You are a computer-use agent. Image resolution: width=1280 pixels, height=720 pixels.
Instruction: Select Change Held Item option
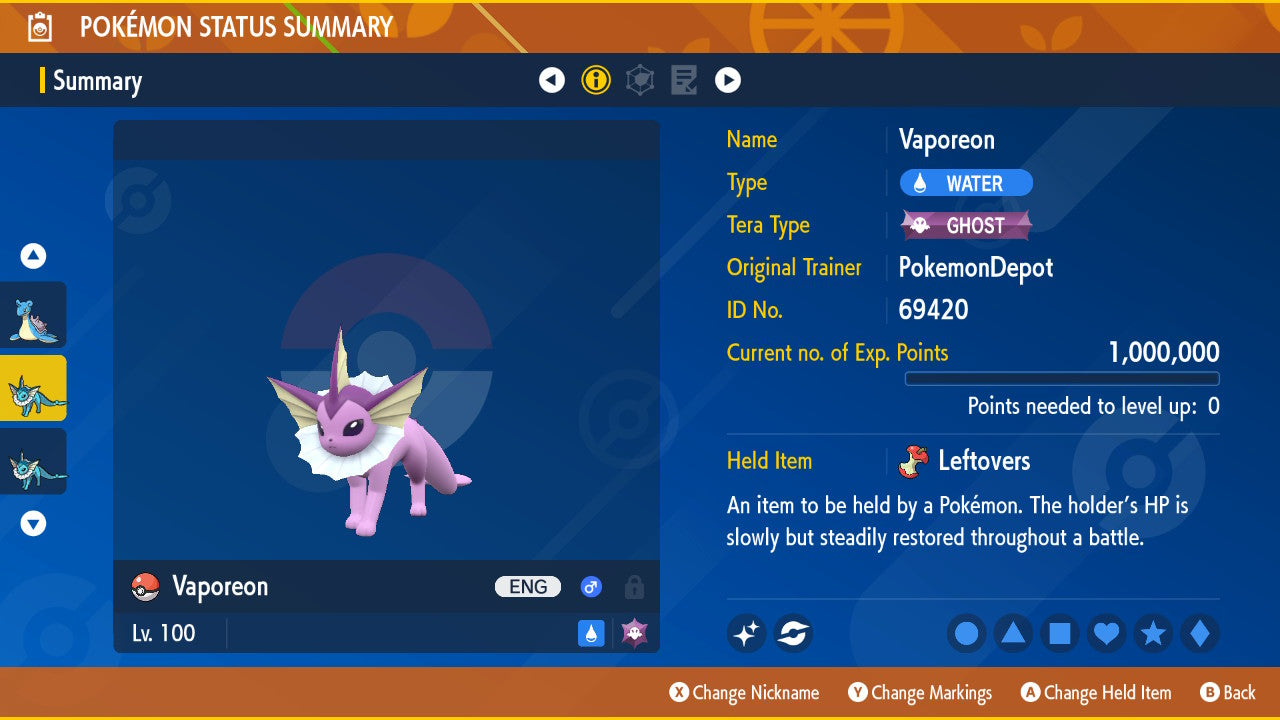click(x=1096, y=692)
